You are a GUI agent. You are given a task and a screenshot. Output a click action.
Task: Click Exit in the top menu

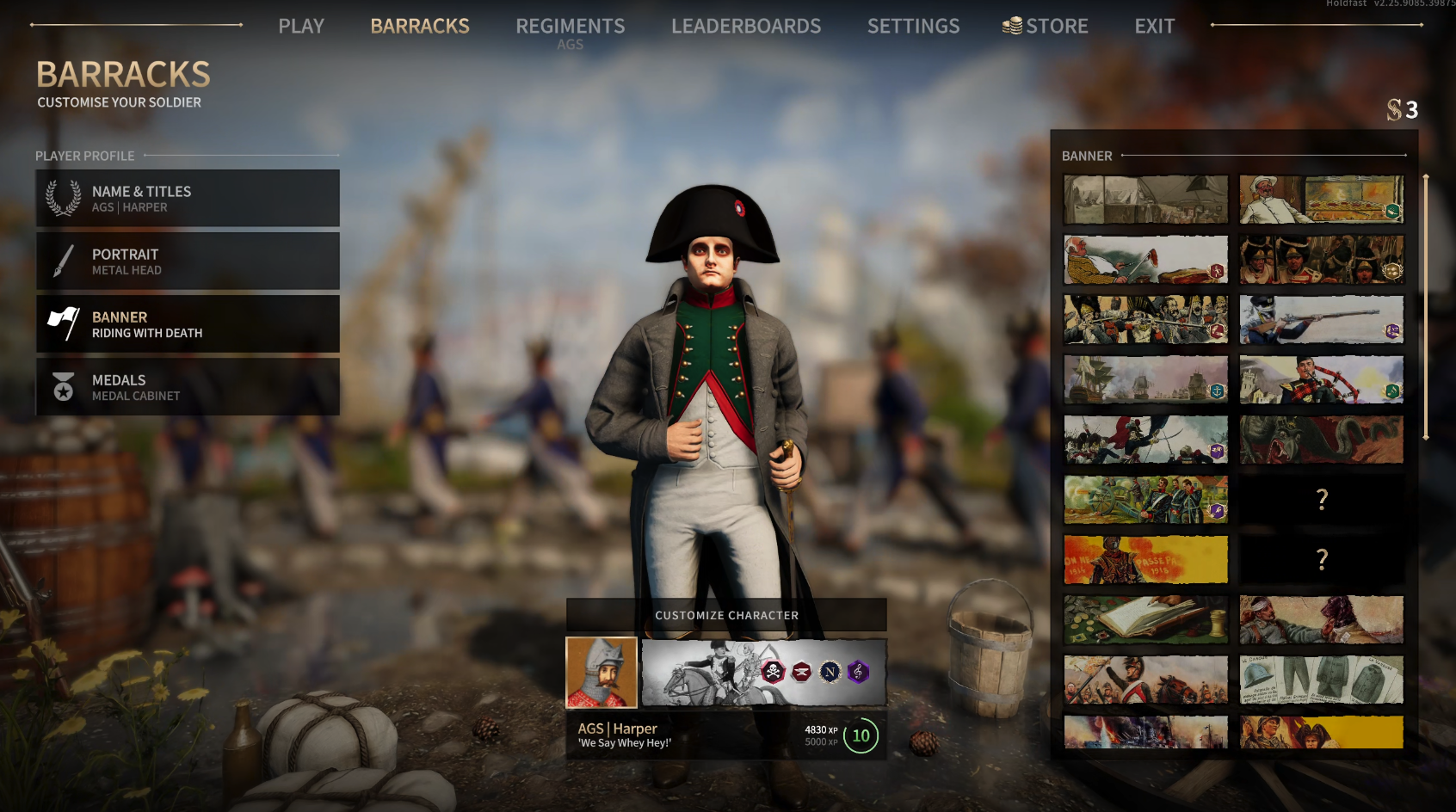pos(1154,27)
